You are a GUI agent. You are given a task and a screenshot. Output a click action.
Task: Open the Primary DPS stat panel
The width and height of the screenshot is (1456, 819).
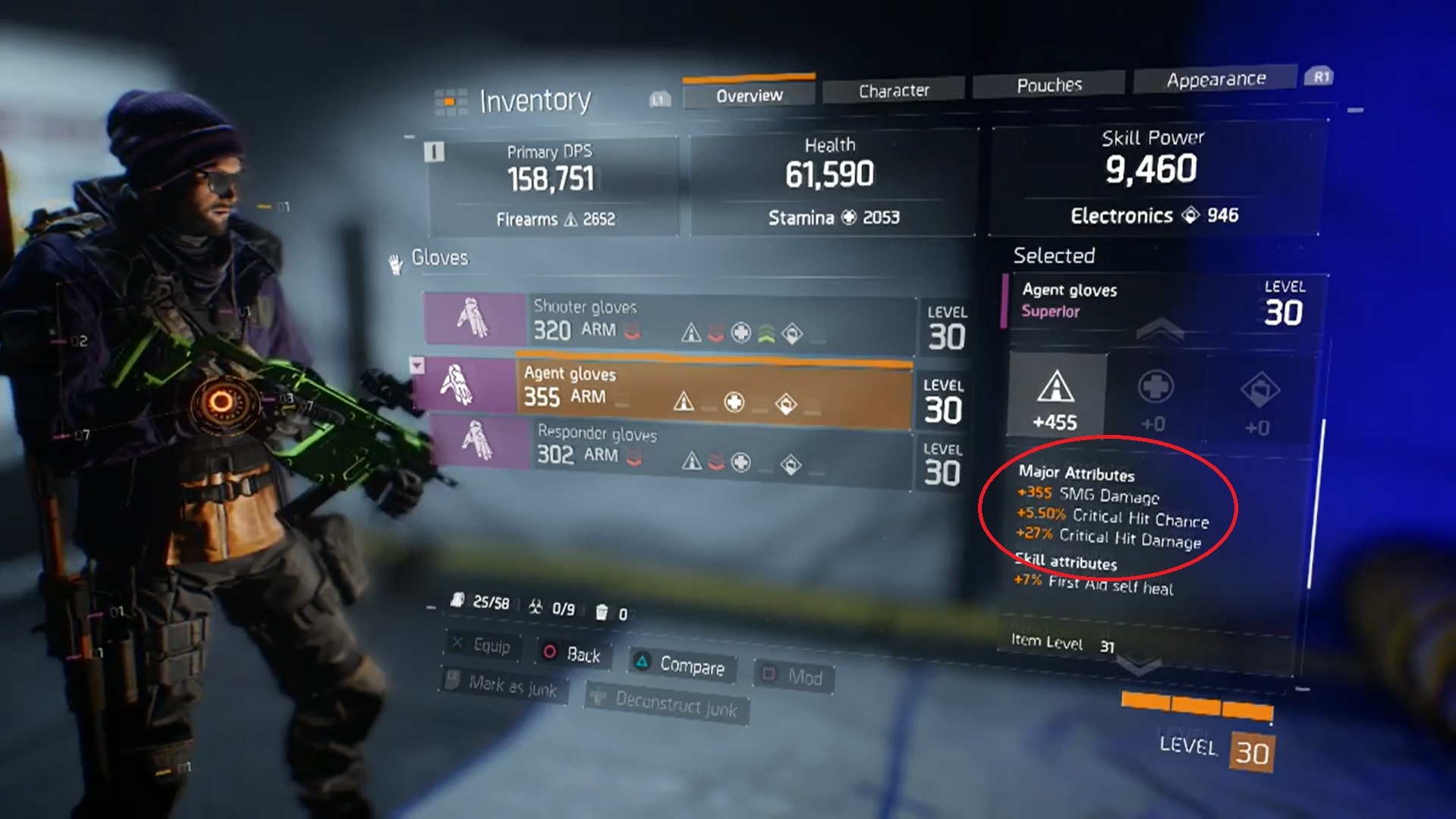(552, 185)
